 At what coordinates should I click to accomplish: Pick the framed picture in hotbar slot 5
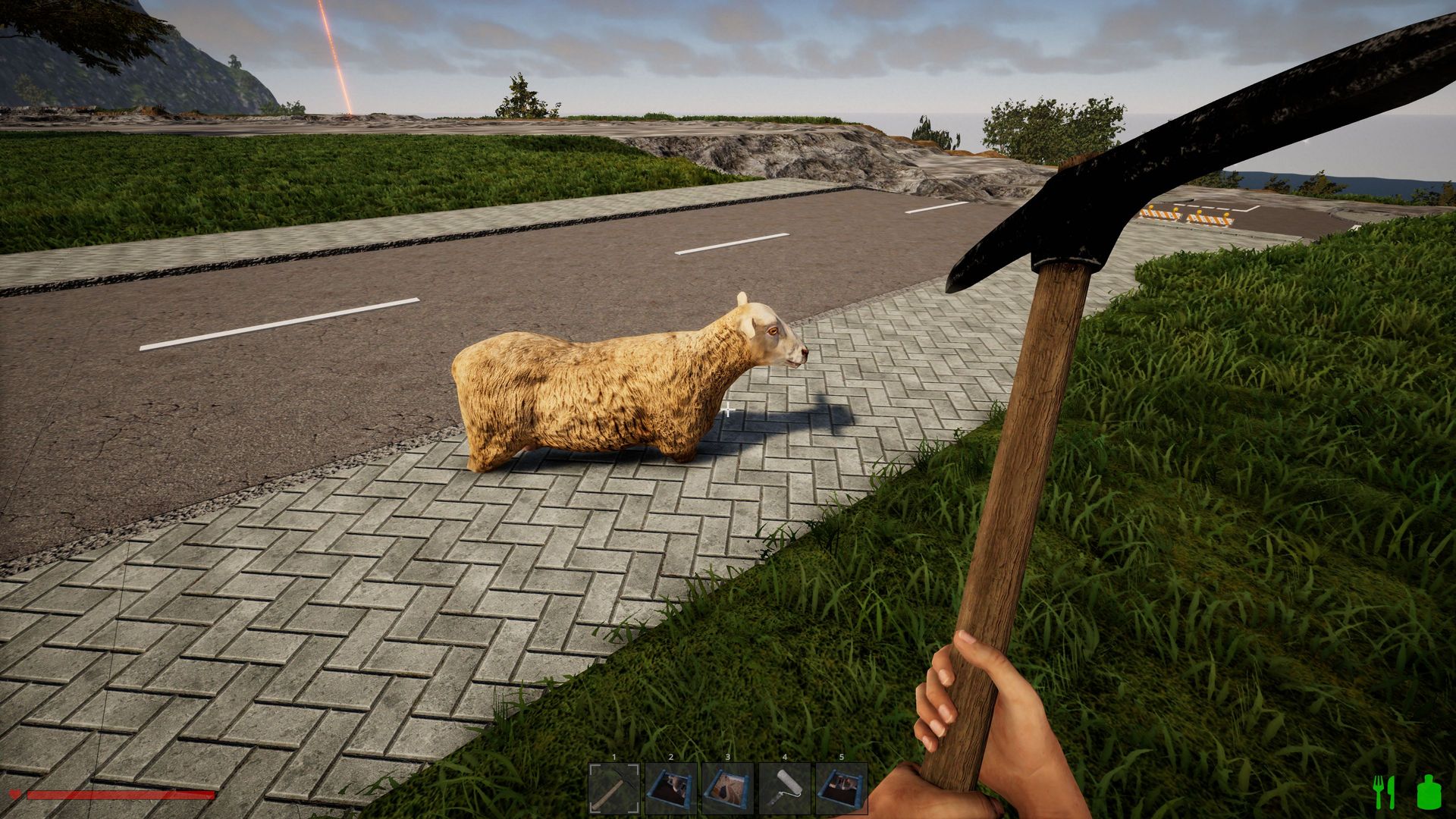pyautogui.click(x=842, y=789)
